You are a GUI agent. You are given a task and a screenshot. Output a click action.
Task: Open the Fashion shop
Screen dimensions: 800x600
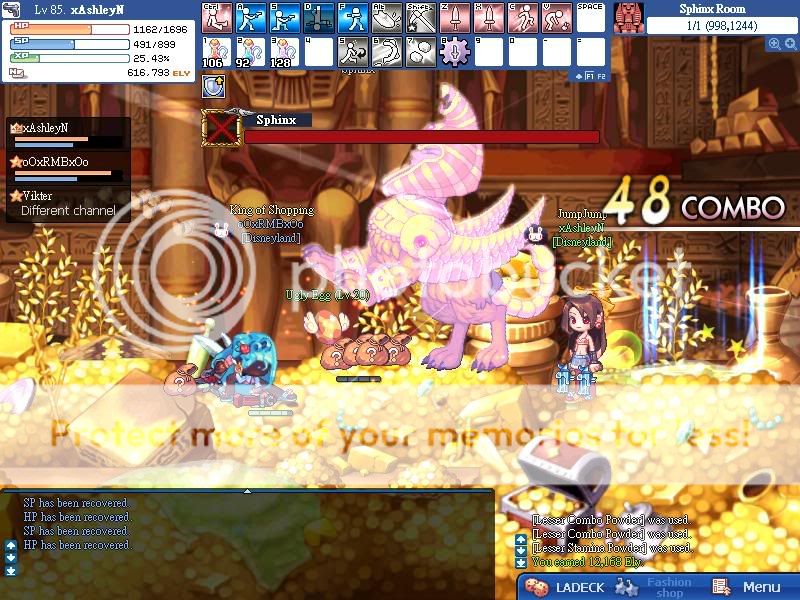pos(668,588)
